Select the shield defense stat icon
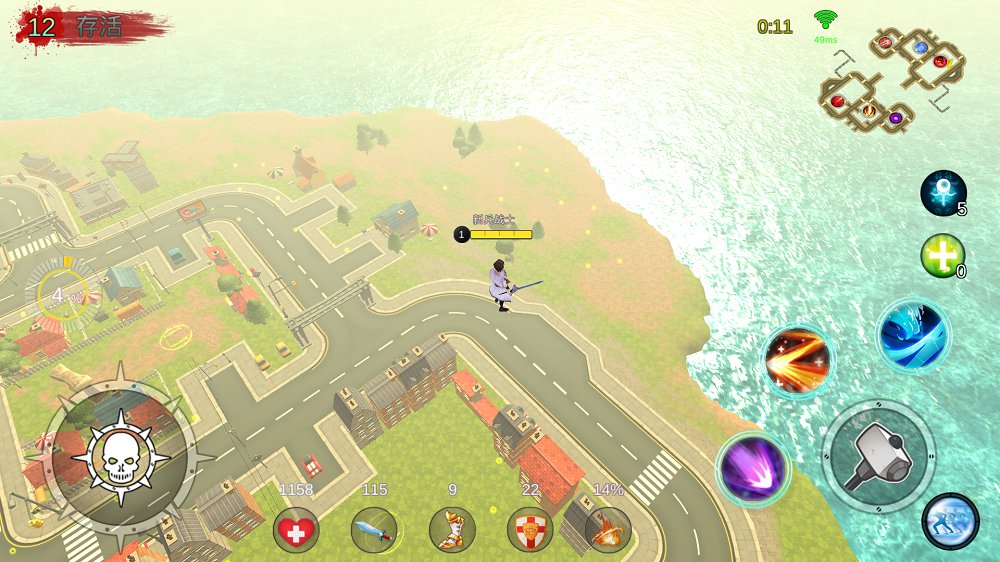 tap(530, 529)
